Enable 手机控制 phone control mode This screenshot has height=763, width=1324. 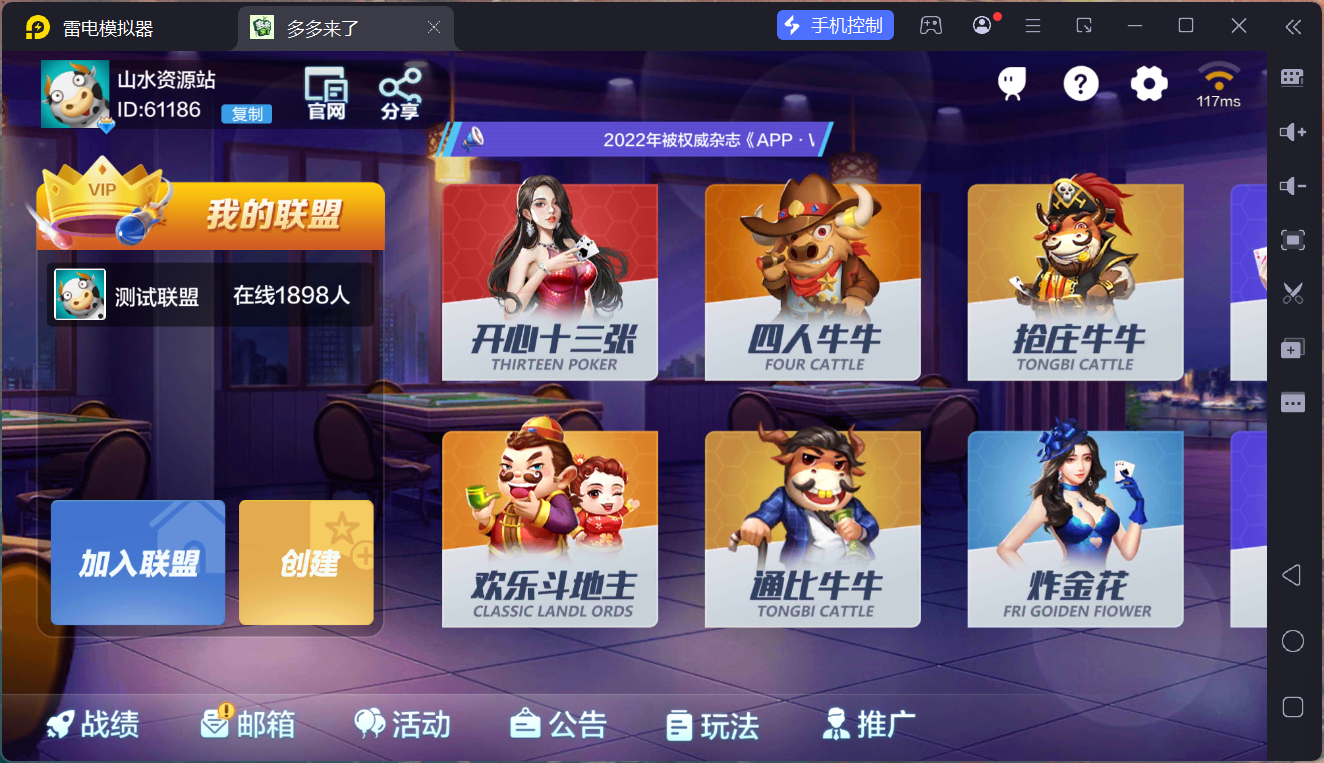pos(835,24)
